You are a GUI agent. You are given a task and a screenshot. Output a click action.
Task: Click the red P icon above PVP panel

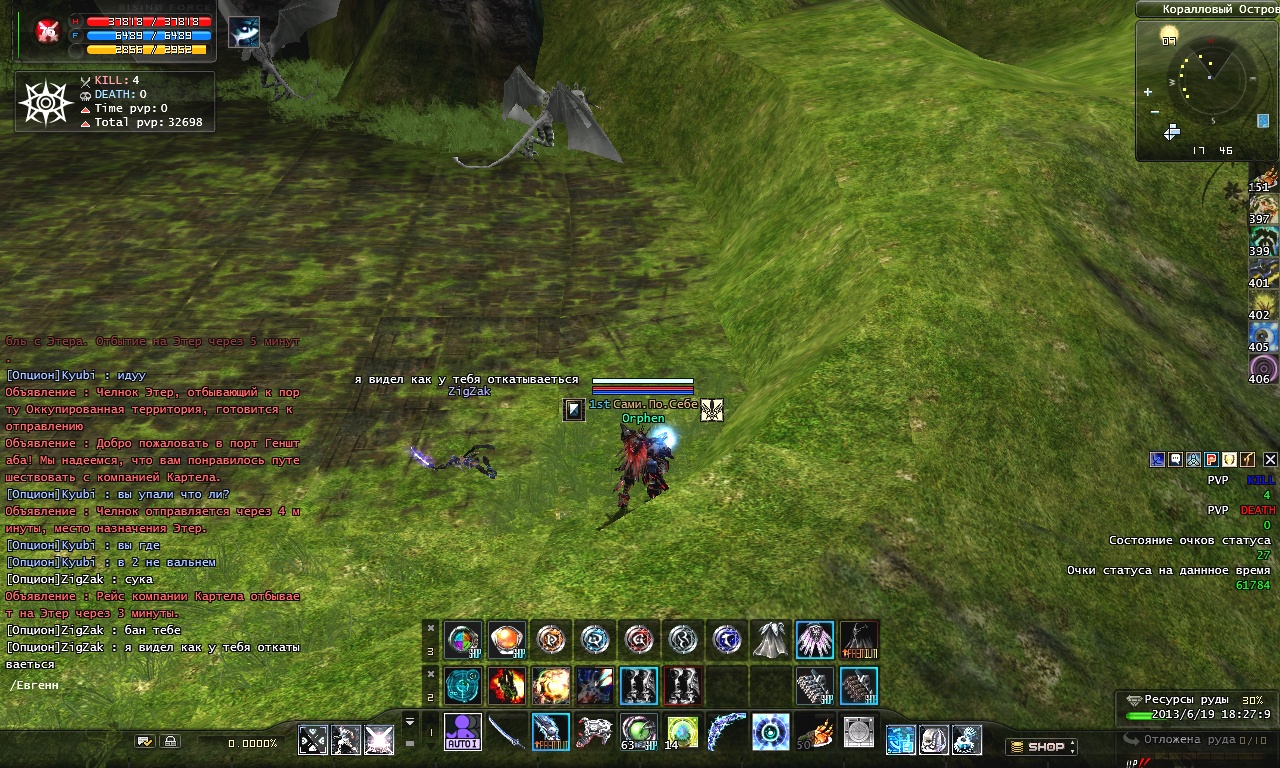coord(1211,460)
